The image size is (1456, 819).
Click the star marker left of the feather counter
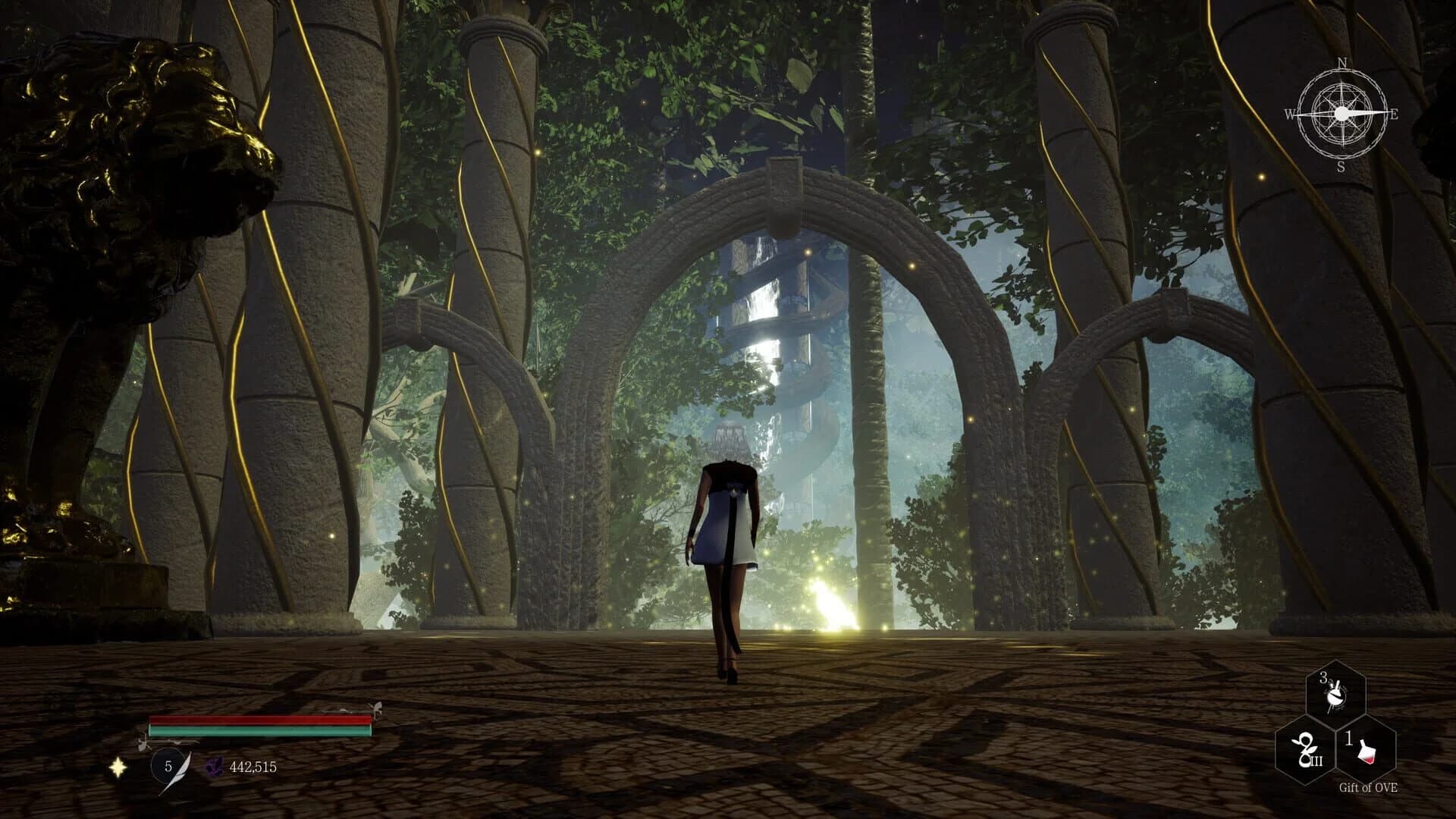coord(118,769)
